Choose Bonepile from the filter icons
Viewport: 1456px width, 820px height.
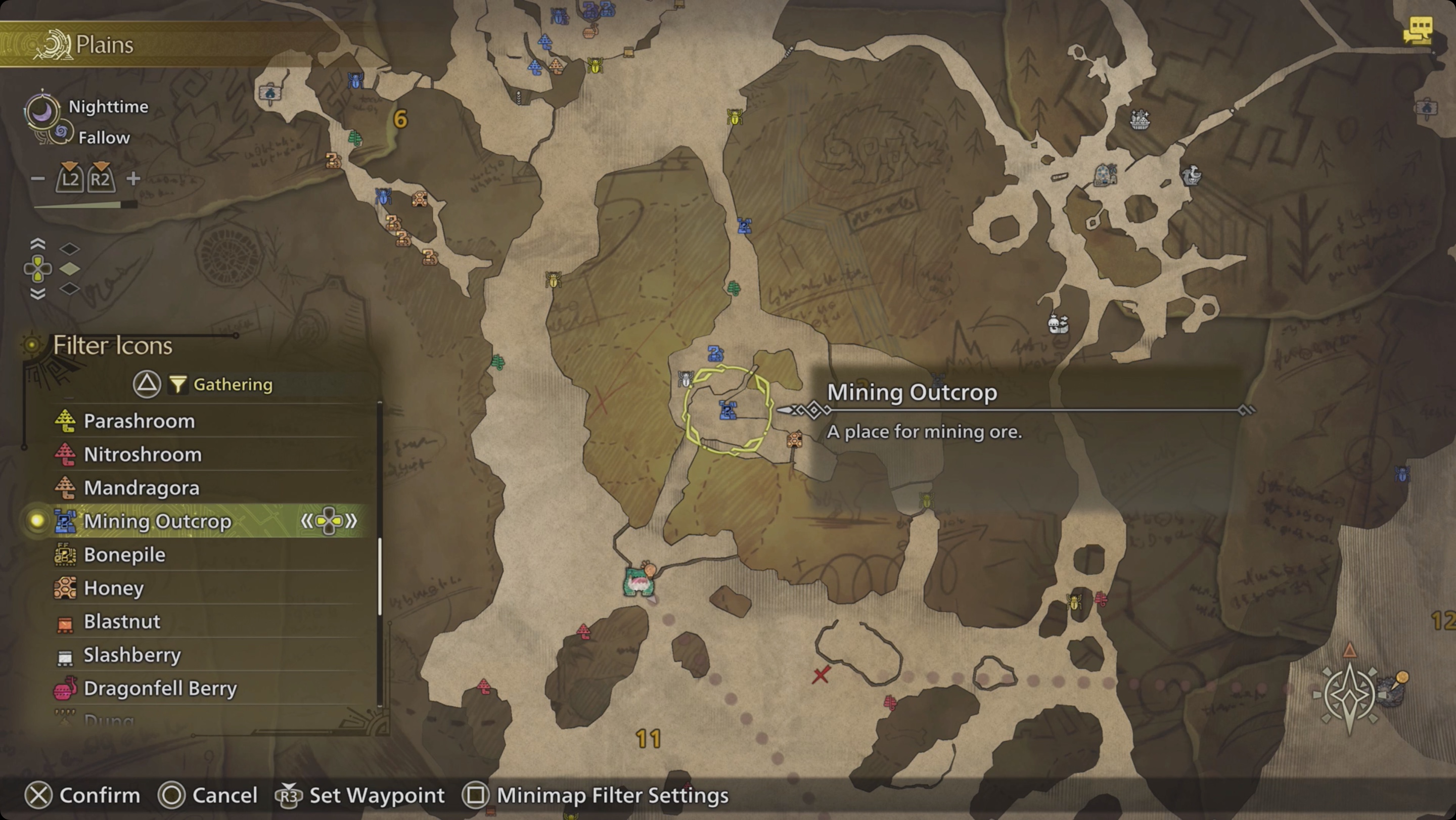[x=124, y=555]
